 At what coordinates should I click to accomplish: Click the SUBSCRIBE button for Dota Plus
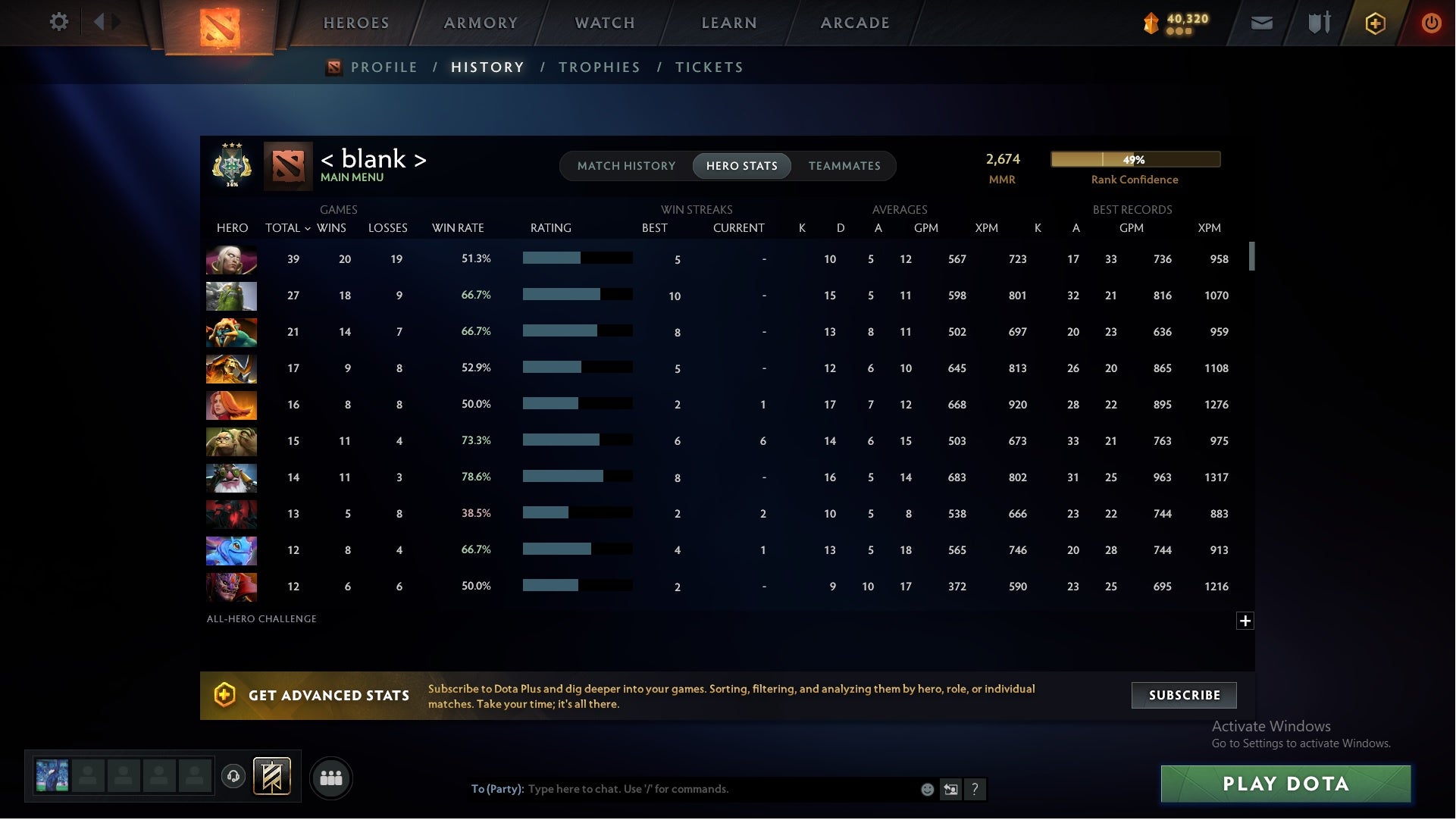tap(1183, 694)
